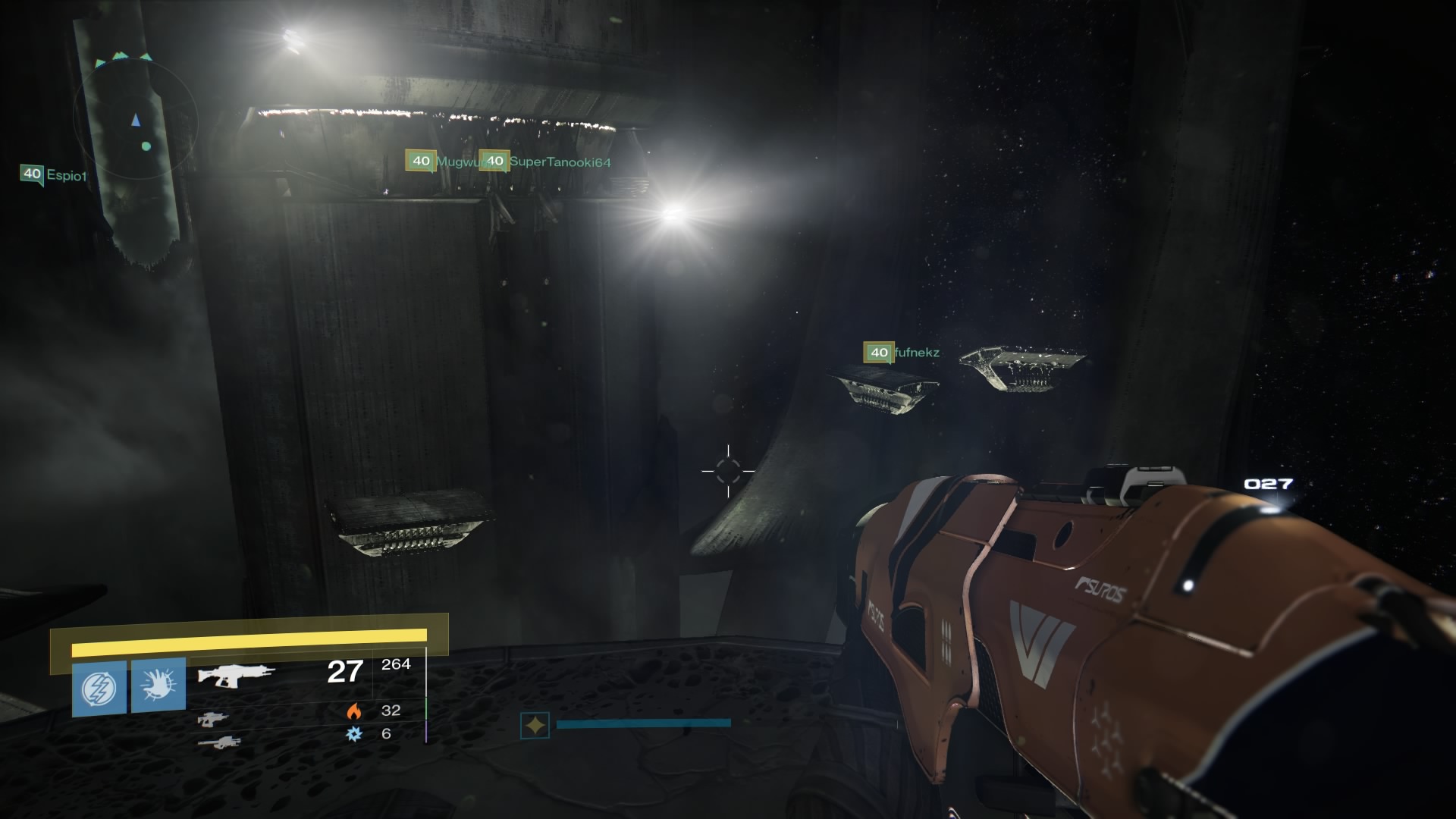1456x819 pixels.
Task: Toggle Mugwump's level 40 badge
Action: pos(419,160)
